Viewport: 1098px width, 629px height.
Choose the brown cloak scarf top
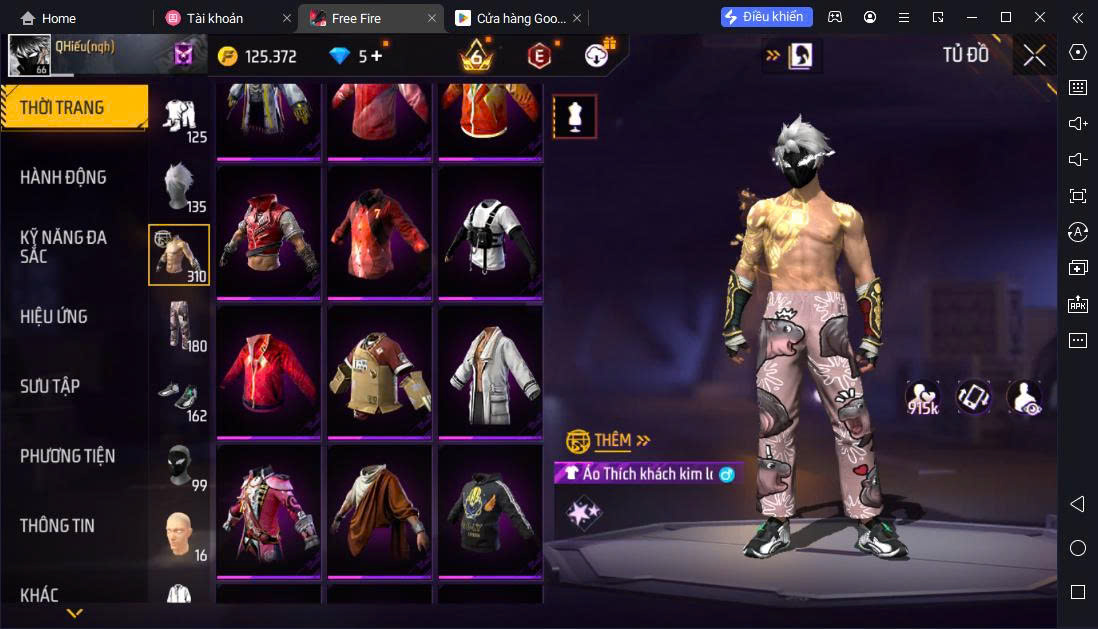tap(379, 510)
